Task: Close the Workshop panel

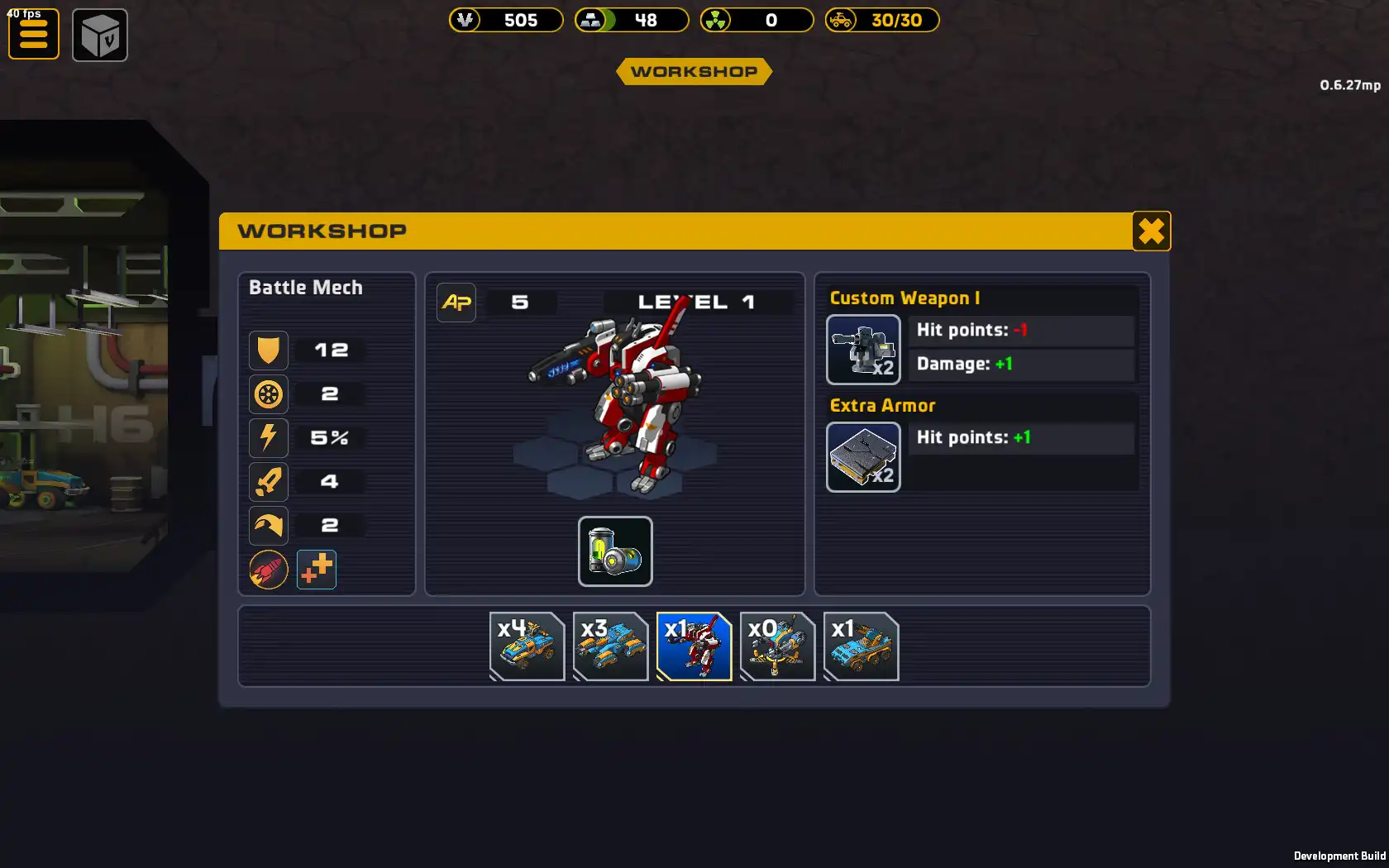Action: [x=1151, y=231]
